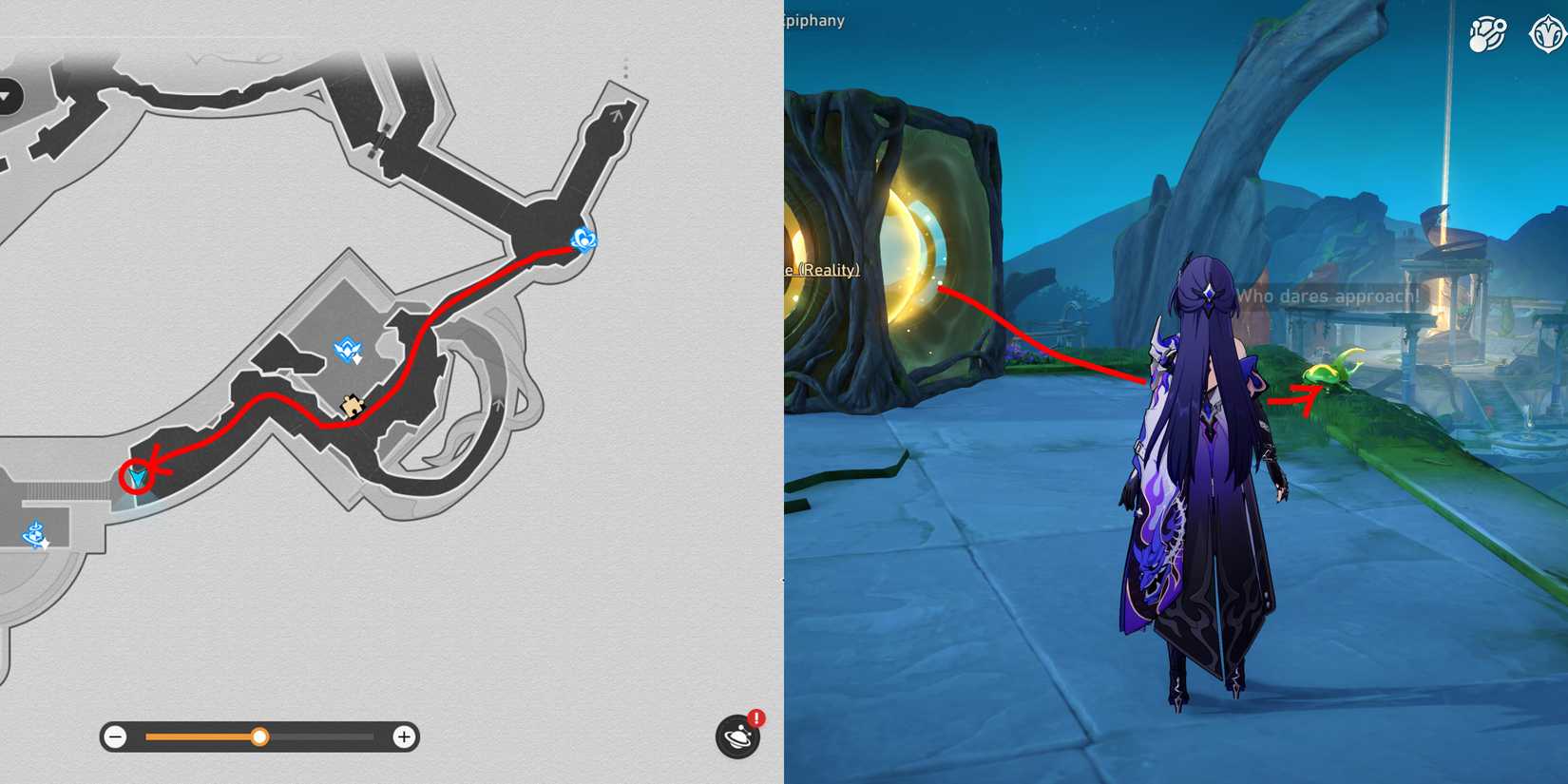Image resolution: width=1568 pixels, height=784 pixels.
Task: Select the chest marker on the map
Action: [351, 403]
